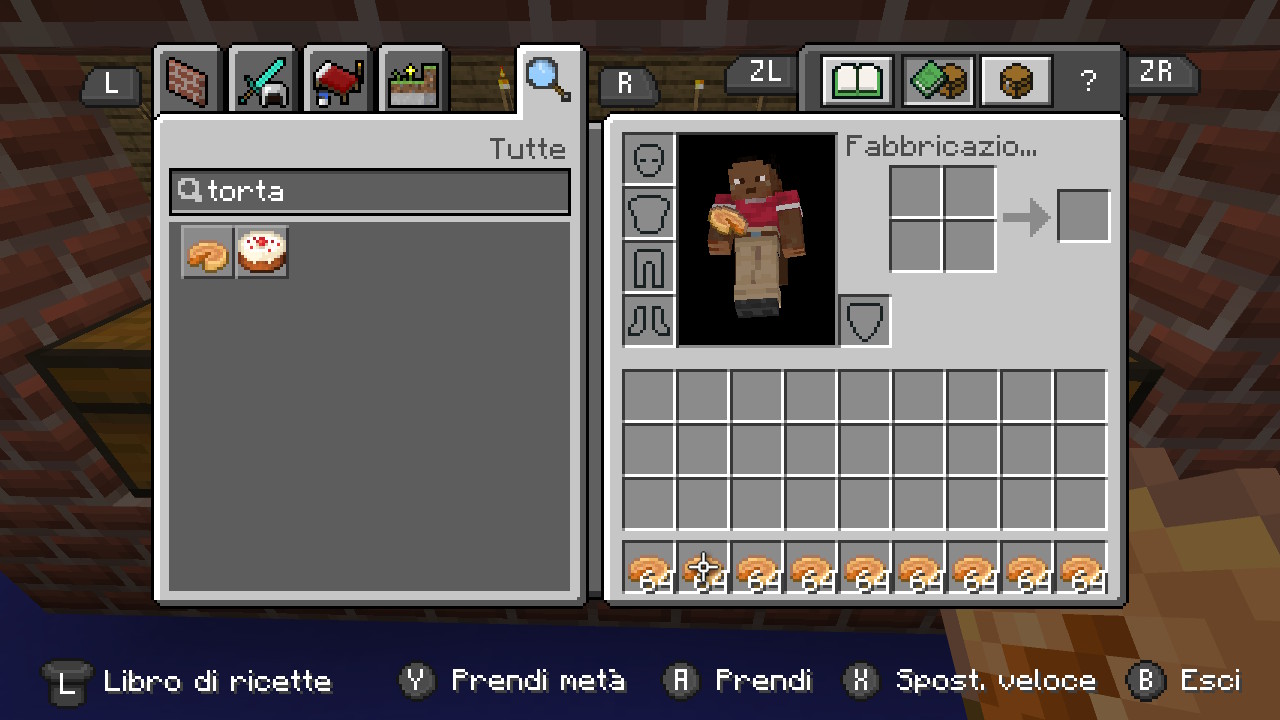1280x720 pixels.
Task: Select the red bed items tab
Action: pos(338,80)
